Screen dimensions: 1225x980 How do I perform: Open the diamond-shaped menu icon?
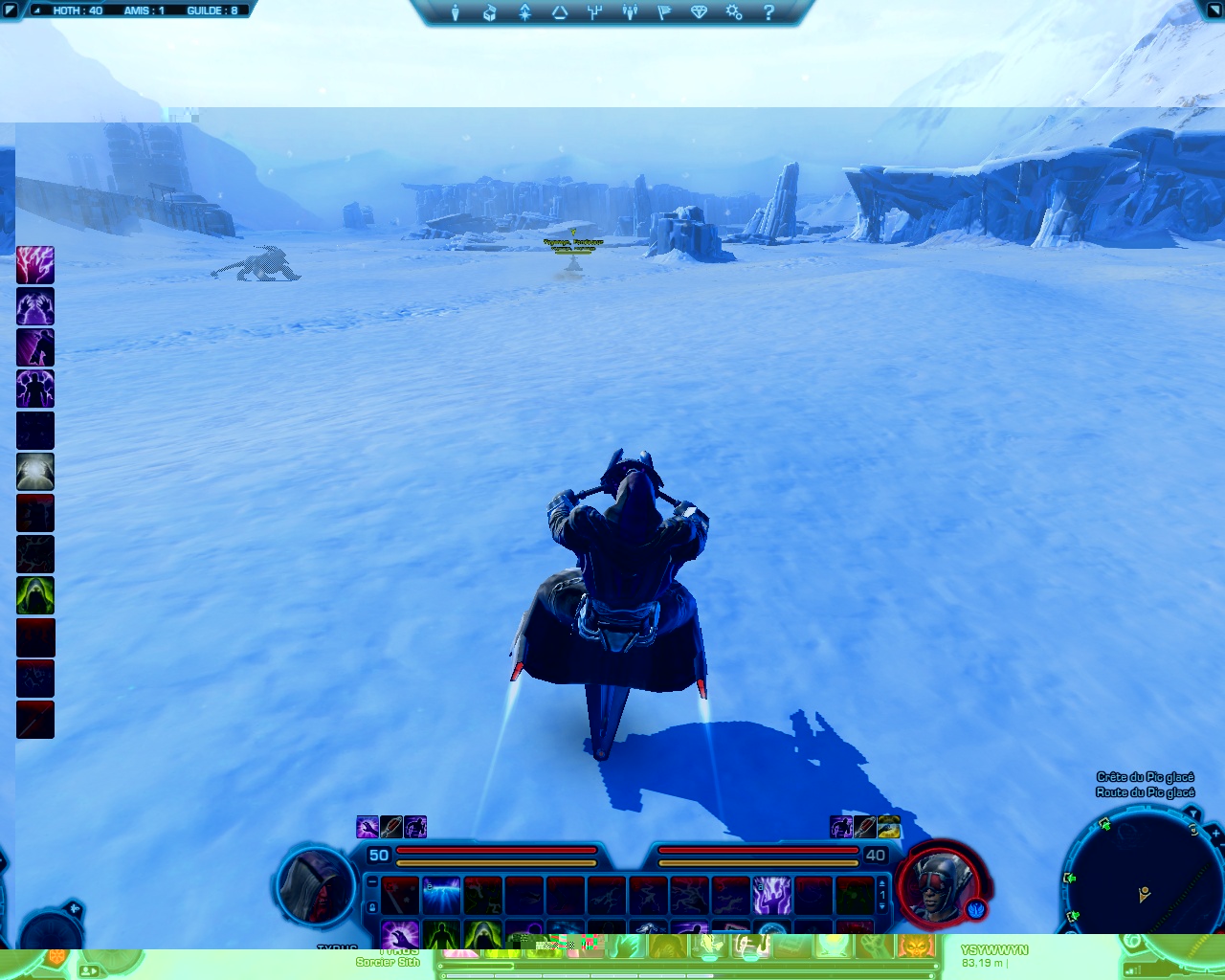coord(699,12)
